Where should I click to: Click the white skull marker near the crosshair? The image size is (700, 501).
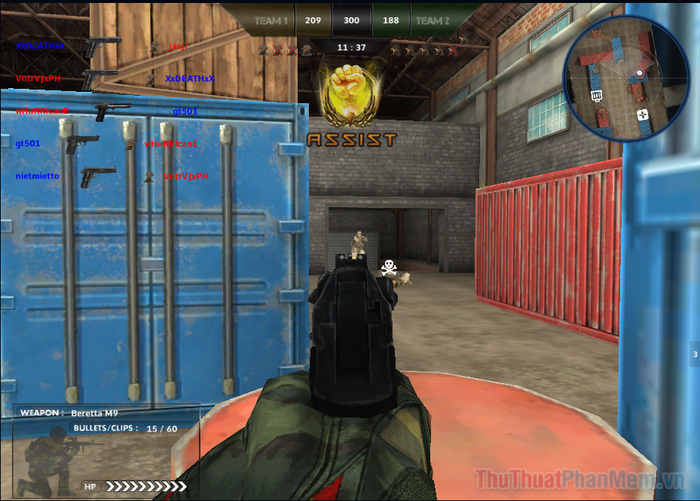pos(388,267)
